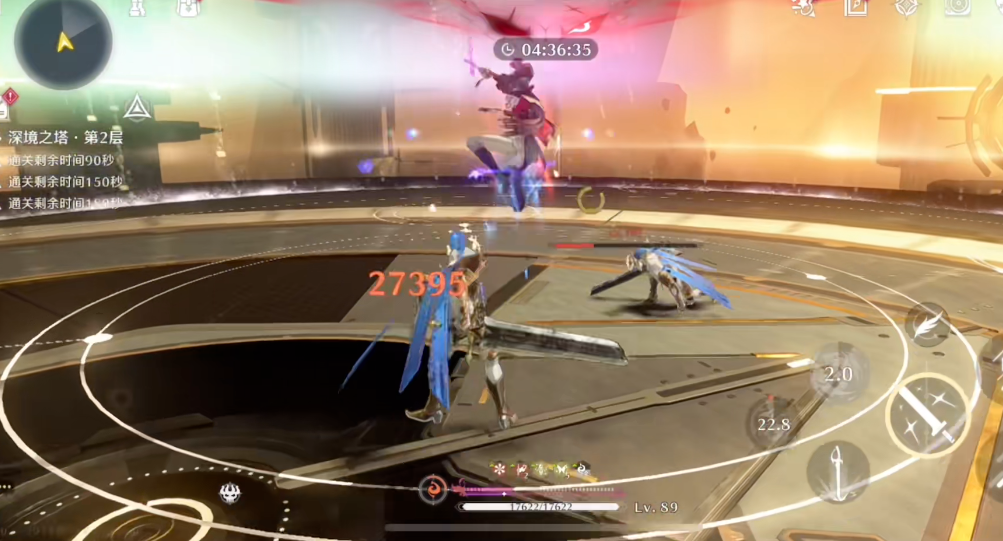
Task: Trigger the skill with 2.0 cooldown
Action: tap(838, 373)
